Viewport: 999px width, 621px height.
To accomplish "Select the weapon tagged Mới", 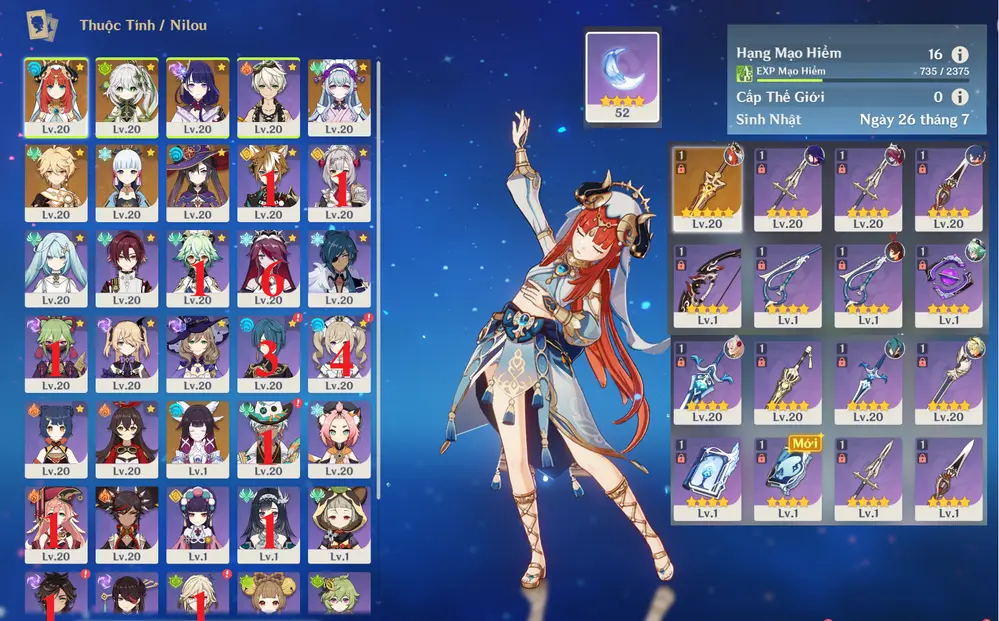I will click(x=788, y=479).
